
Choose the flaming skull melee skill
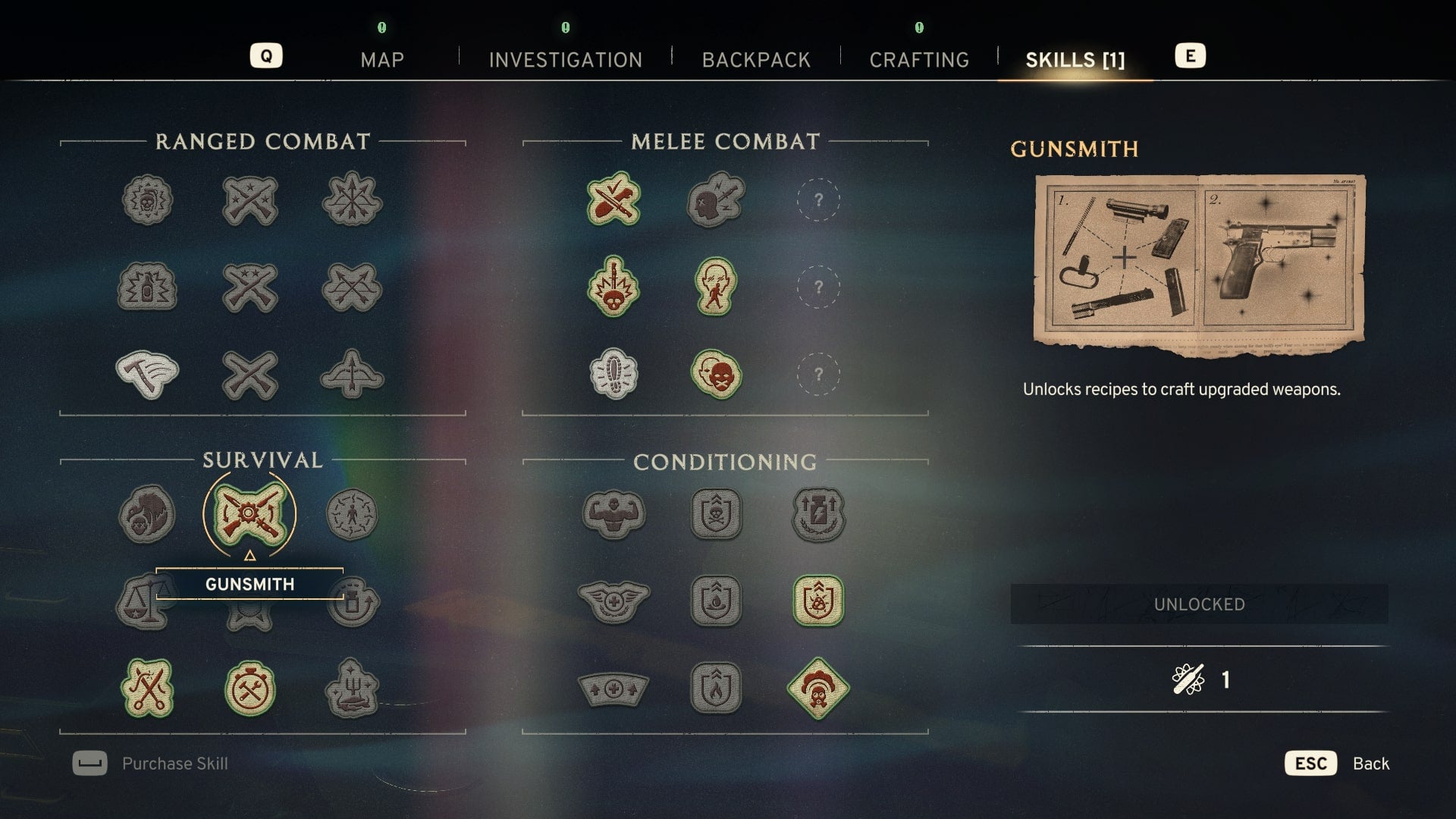613,287
